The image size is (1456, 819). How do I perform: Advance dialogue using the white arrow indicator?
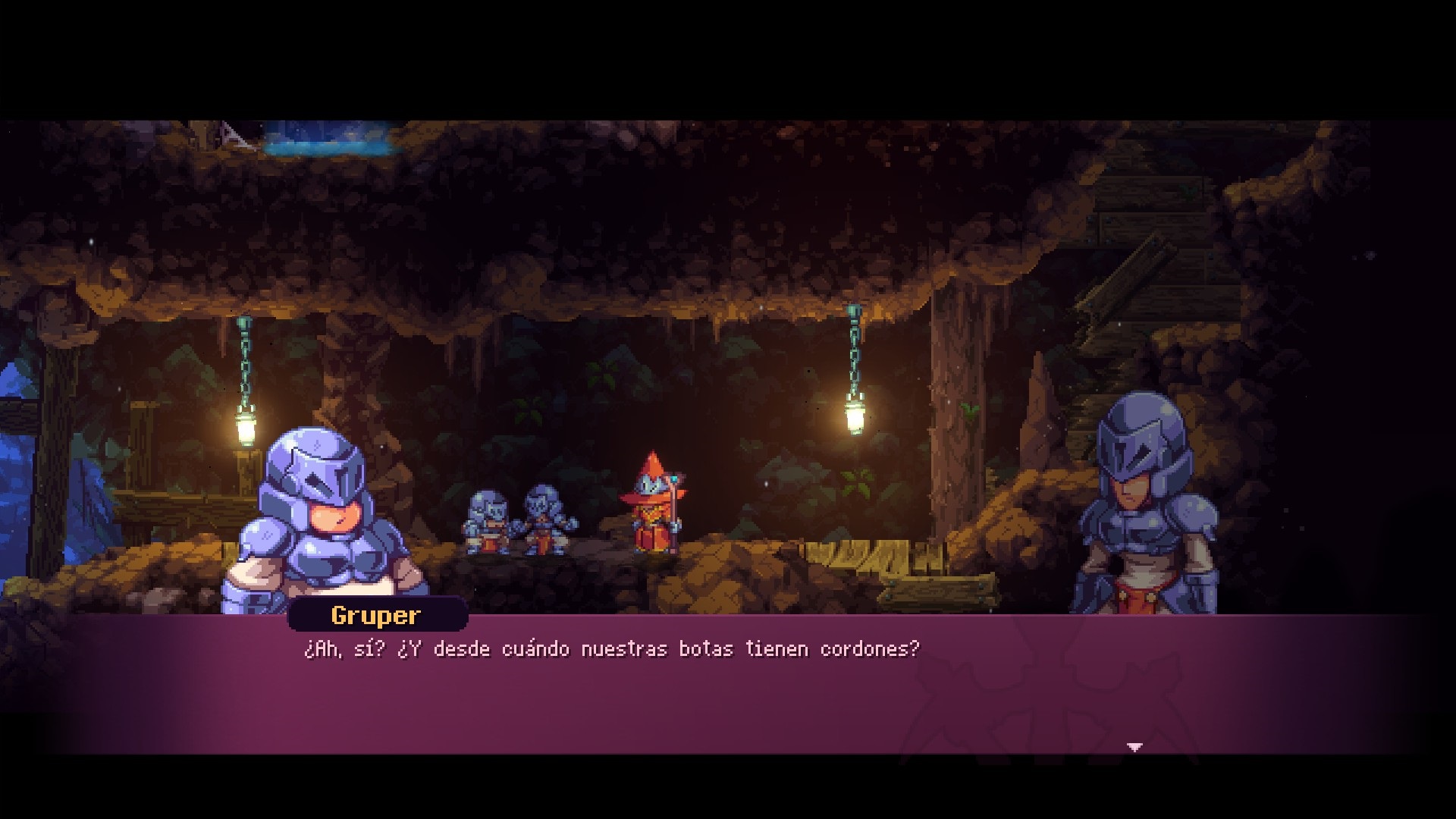[1134, 747]
